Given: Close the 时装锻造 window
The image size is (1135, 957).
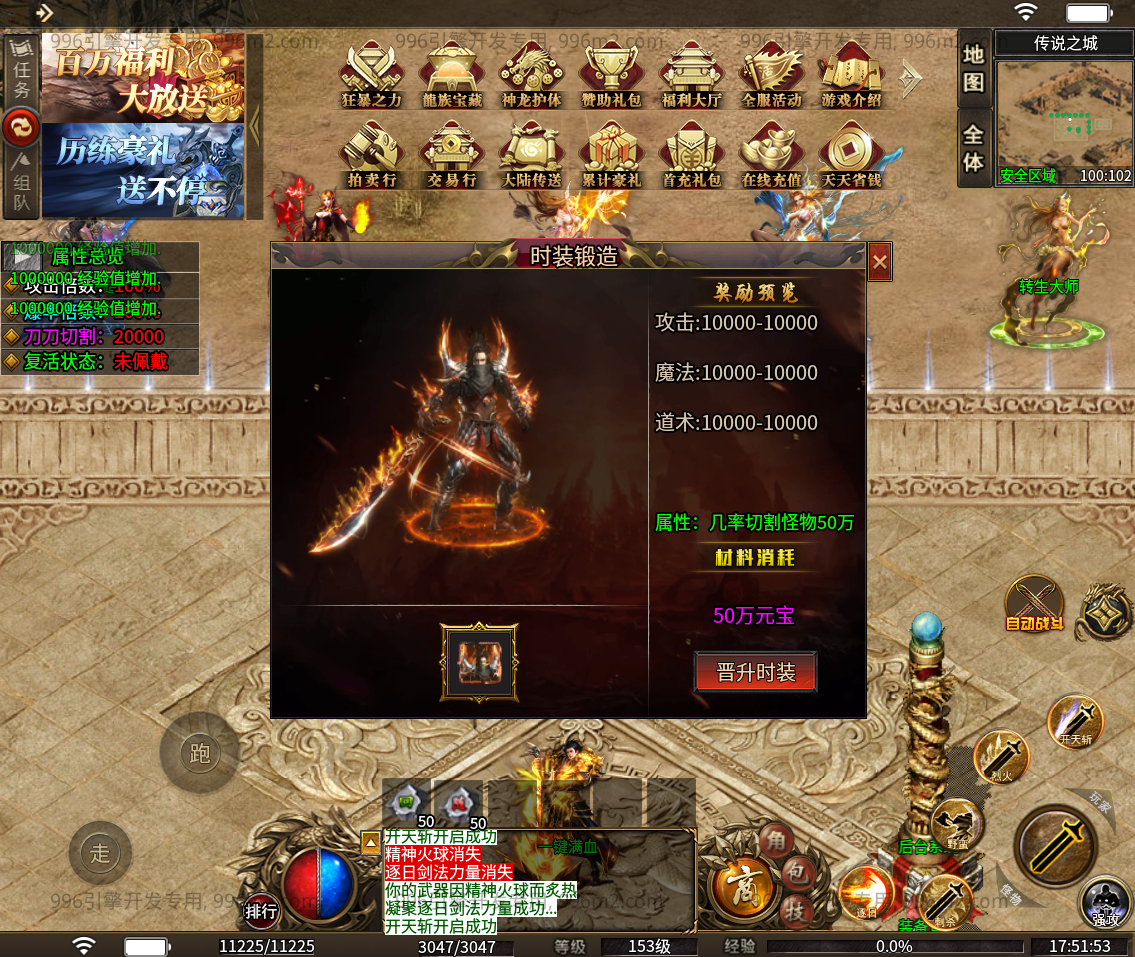Looking at the screenshot, I should coord(879,263).
